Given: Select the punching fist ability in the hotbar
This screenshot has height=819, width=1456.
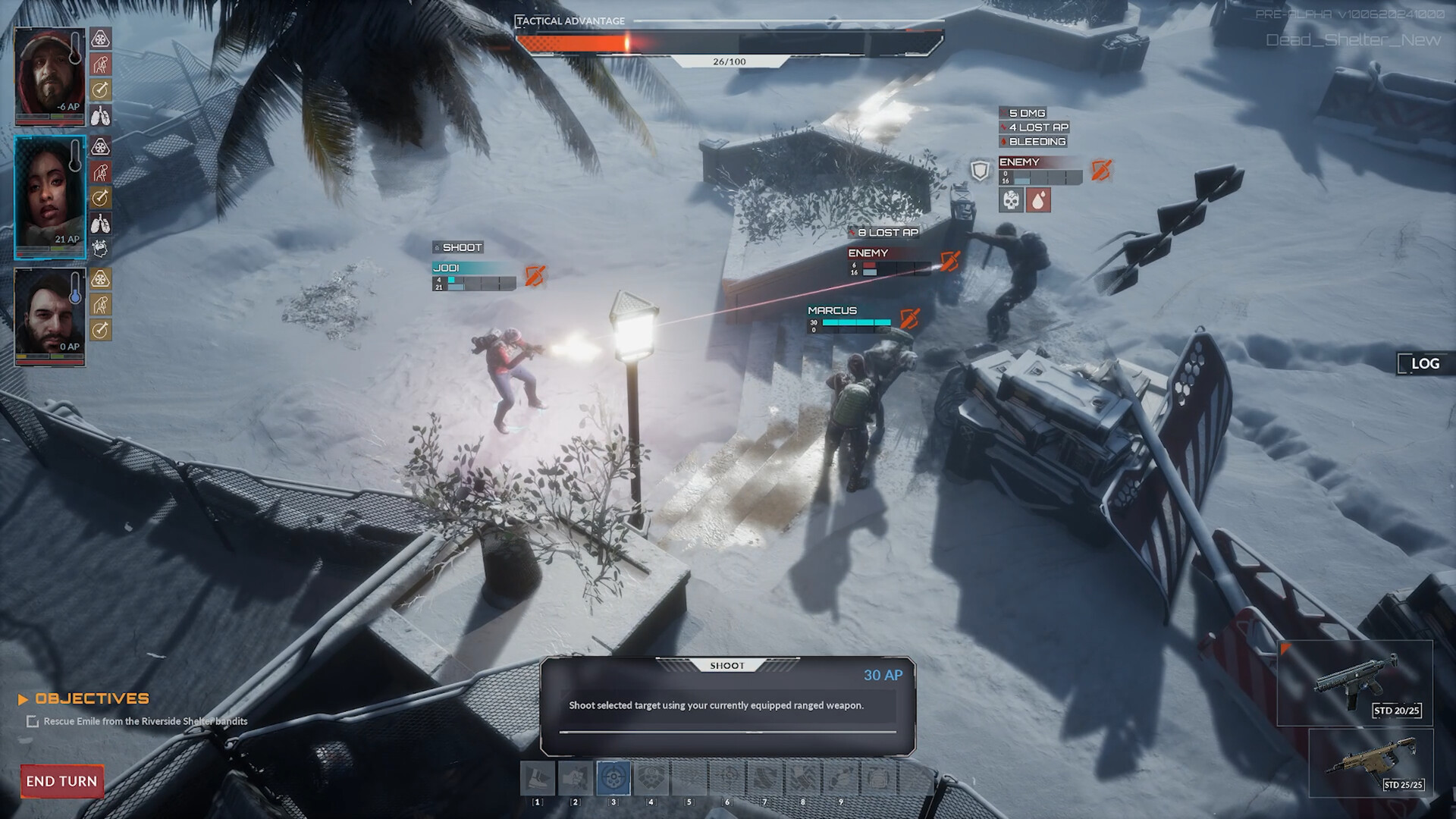Looking at the screenshot, I should (576, 778).
